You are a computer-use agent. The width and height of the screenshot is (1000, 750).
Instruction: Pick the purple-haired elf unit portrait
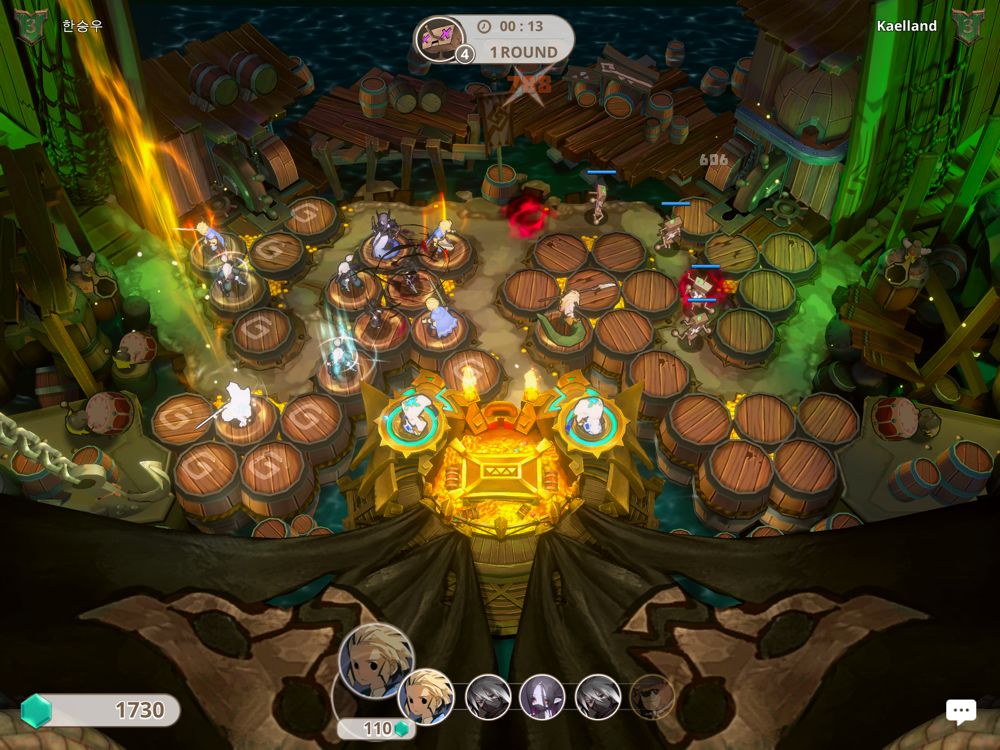click(x=542, y=696)
